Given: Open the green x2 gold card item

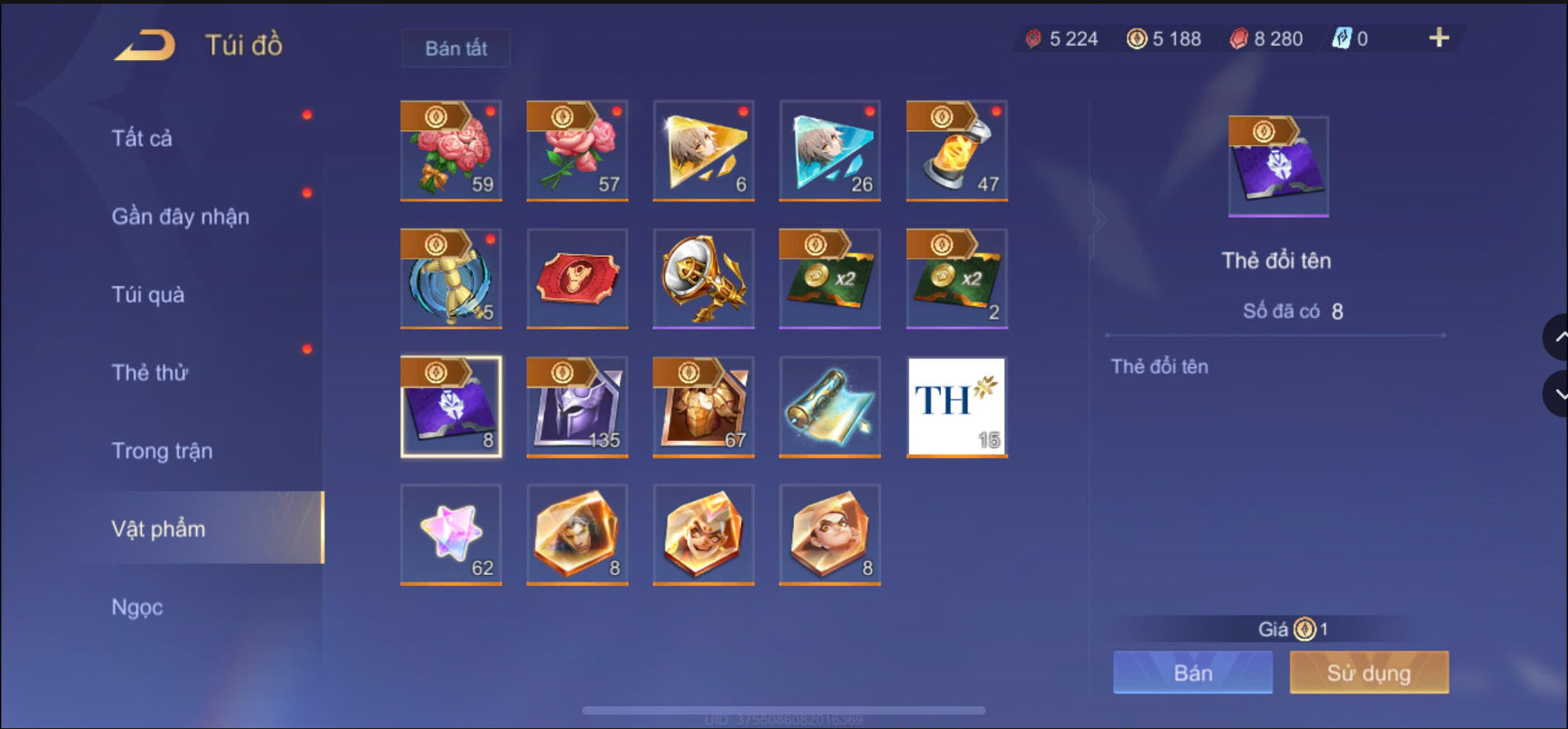Looking at the screenshot, I should tap(830, 279).
